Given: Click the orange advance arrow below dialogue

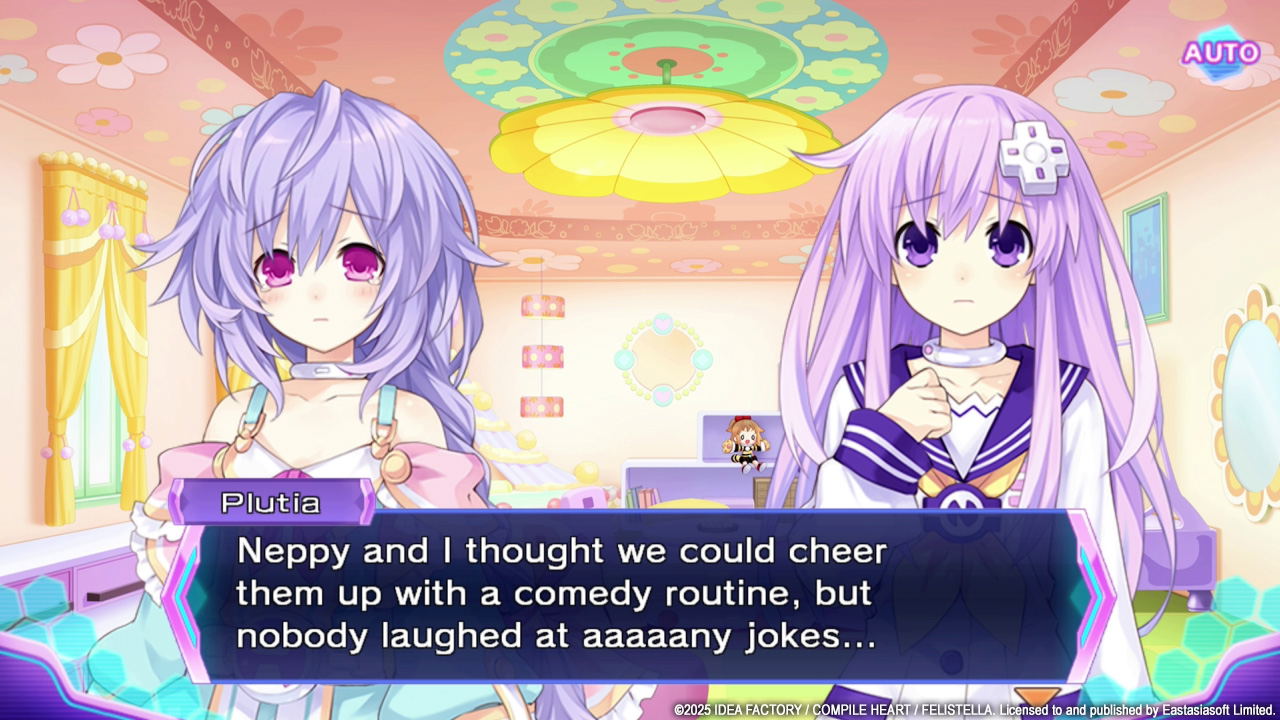Looking at the screenshot, I should pyautogui.click(x=1036, y=698).
